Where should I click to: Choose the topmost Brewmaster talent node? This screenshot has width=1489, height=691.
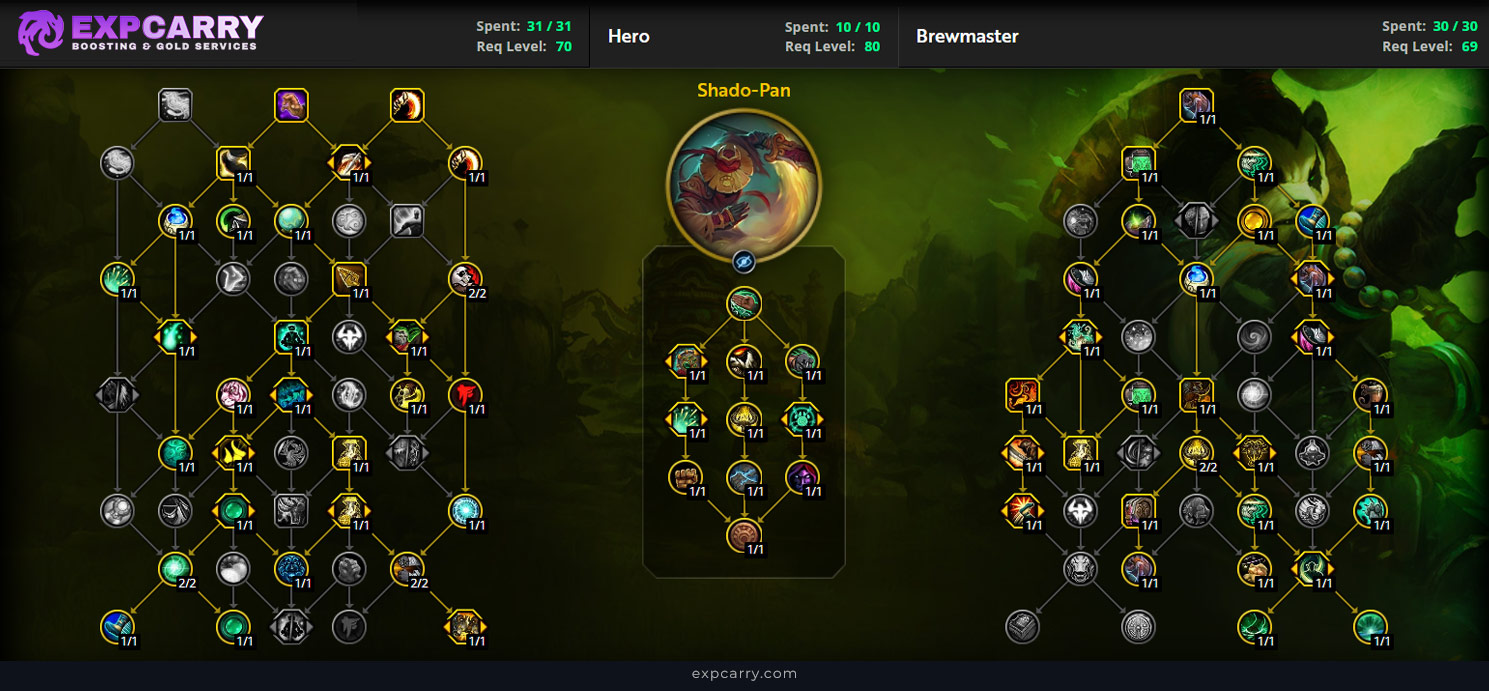1196,105
